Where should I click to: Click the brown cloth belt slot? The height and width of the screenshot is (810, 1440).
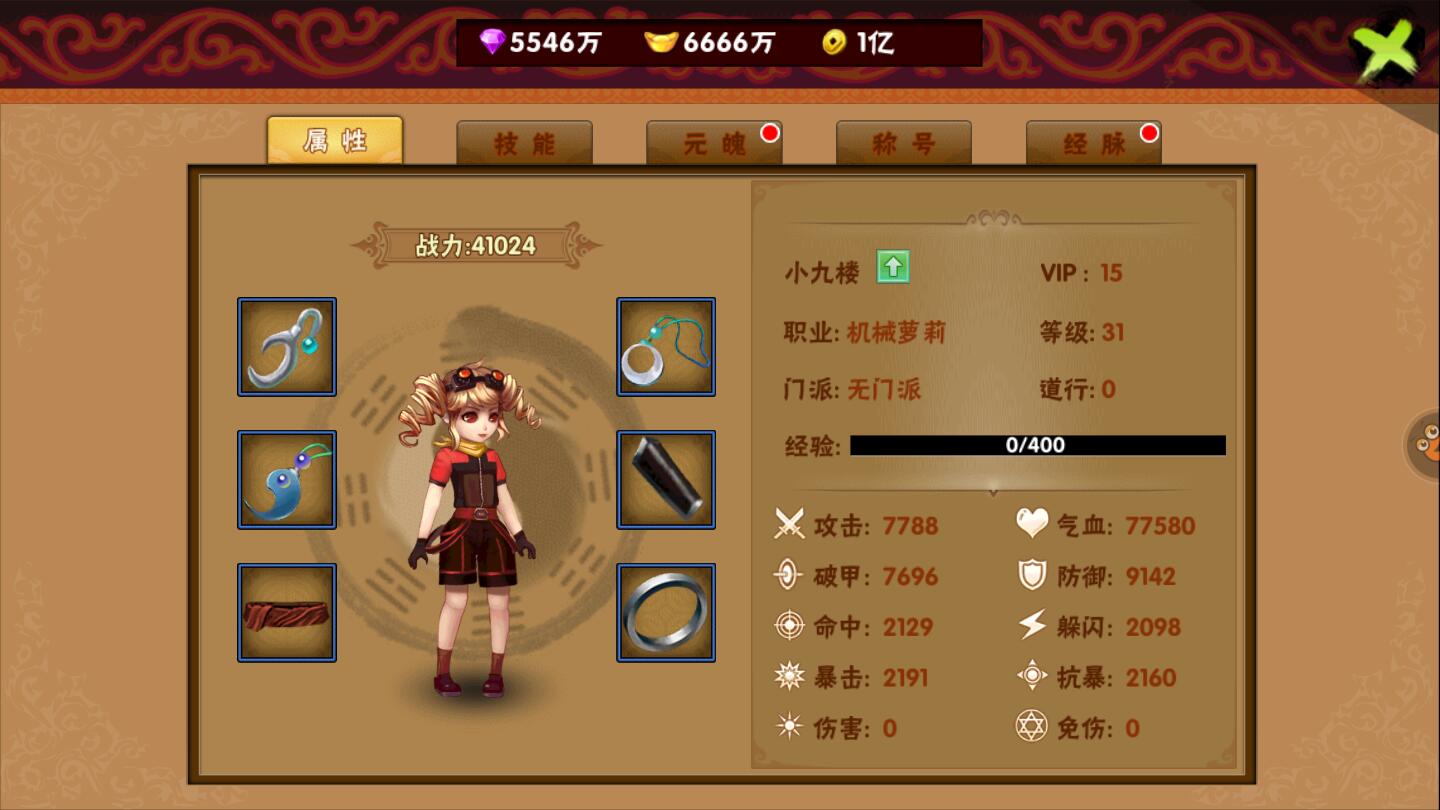[287, 612]
